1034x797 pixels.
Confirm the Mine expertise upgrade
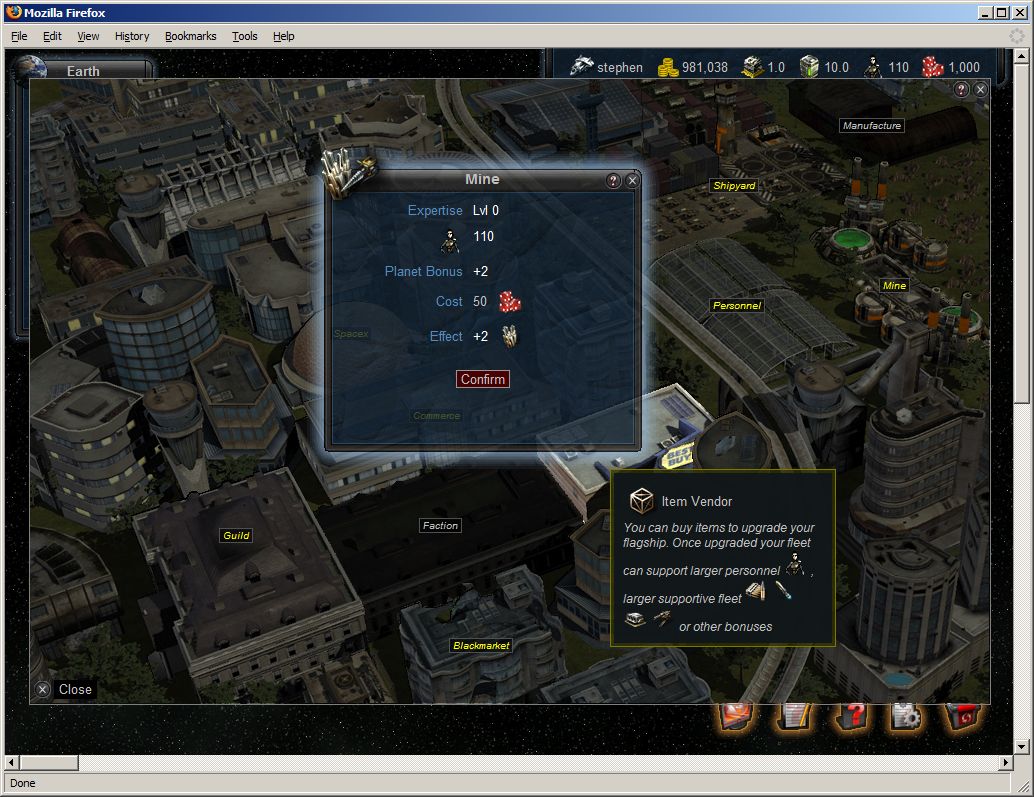483,379
